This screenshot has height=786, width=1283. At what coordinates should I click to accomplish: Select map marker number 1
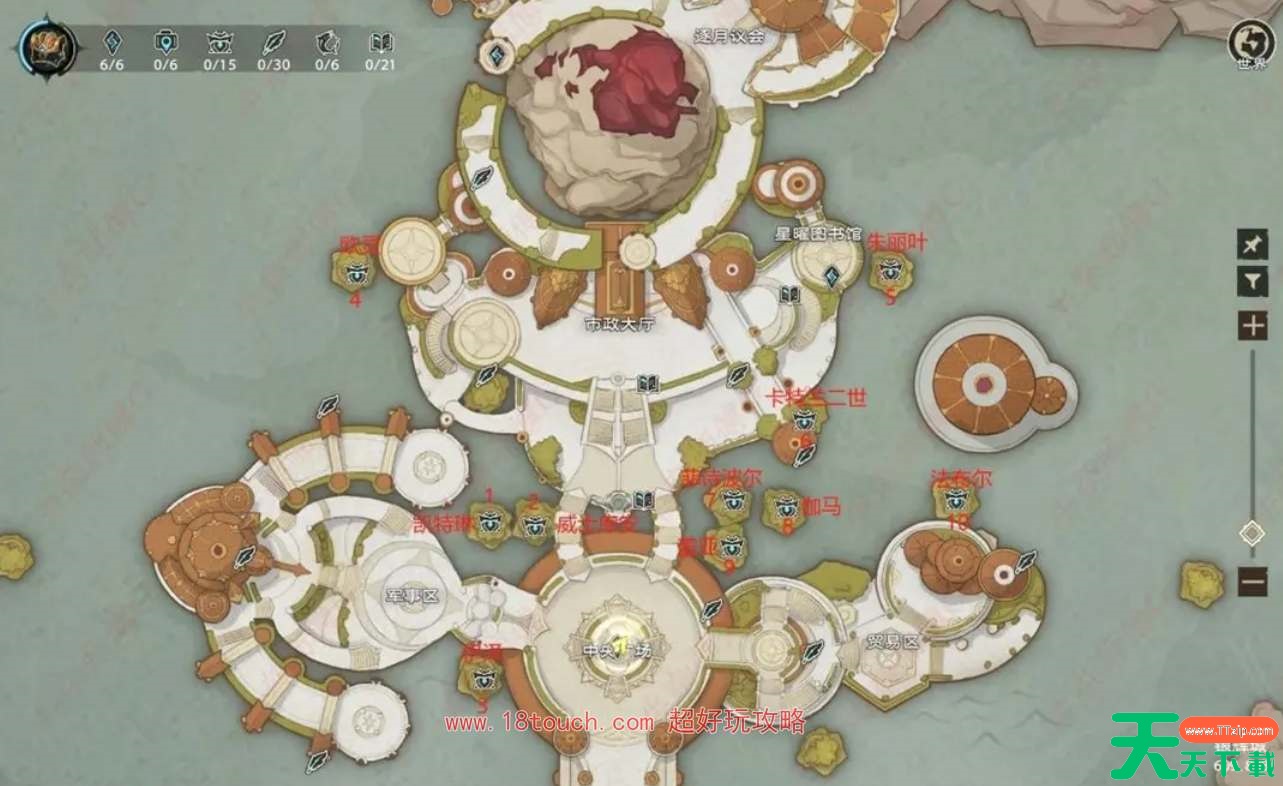(x=490, y=521)
